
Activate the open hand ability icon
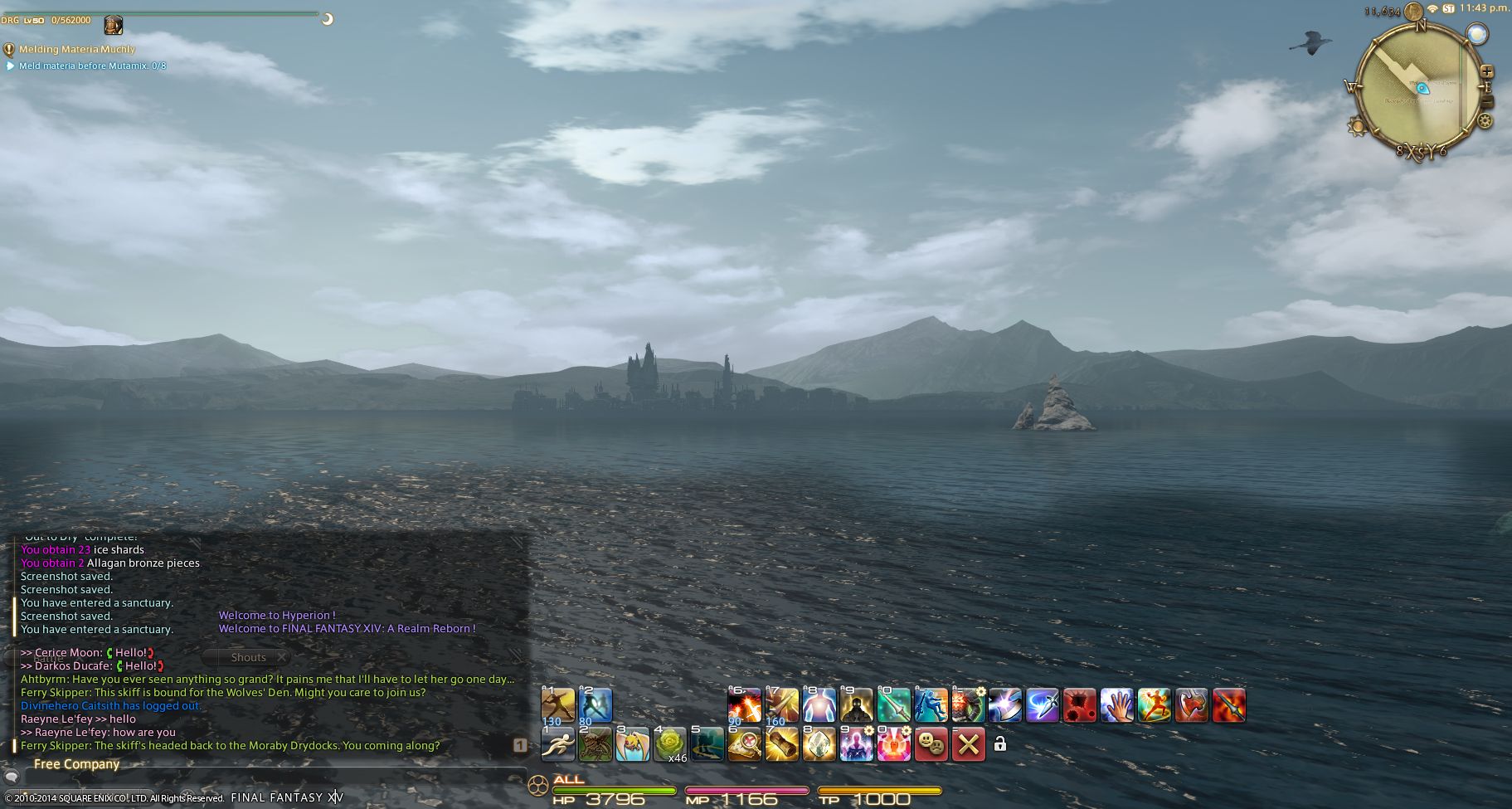[x=1116, y=705]
